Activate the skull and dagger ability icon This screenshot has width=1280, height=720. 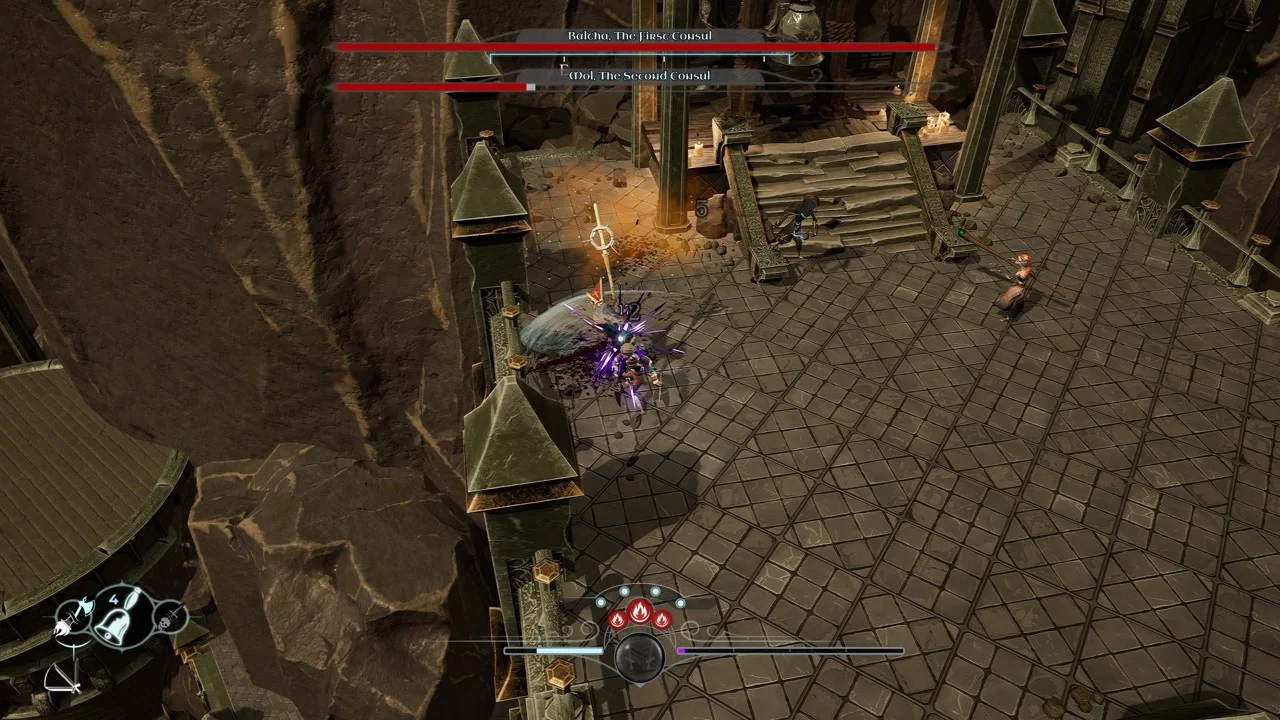[x=172, y=616]
